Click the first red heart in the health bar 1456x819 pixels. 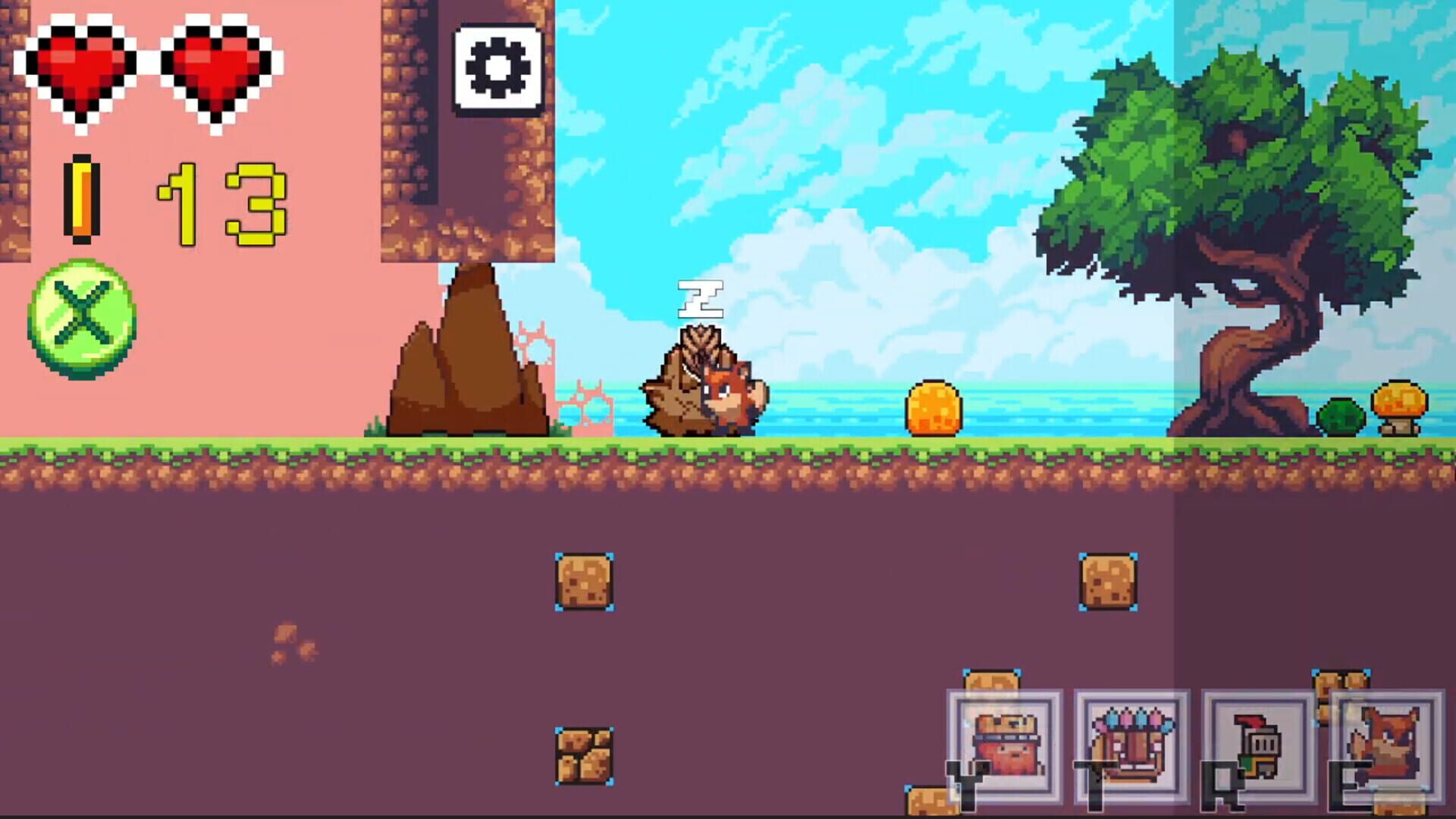(80, 68)
